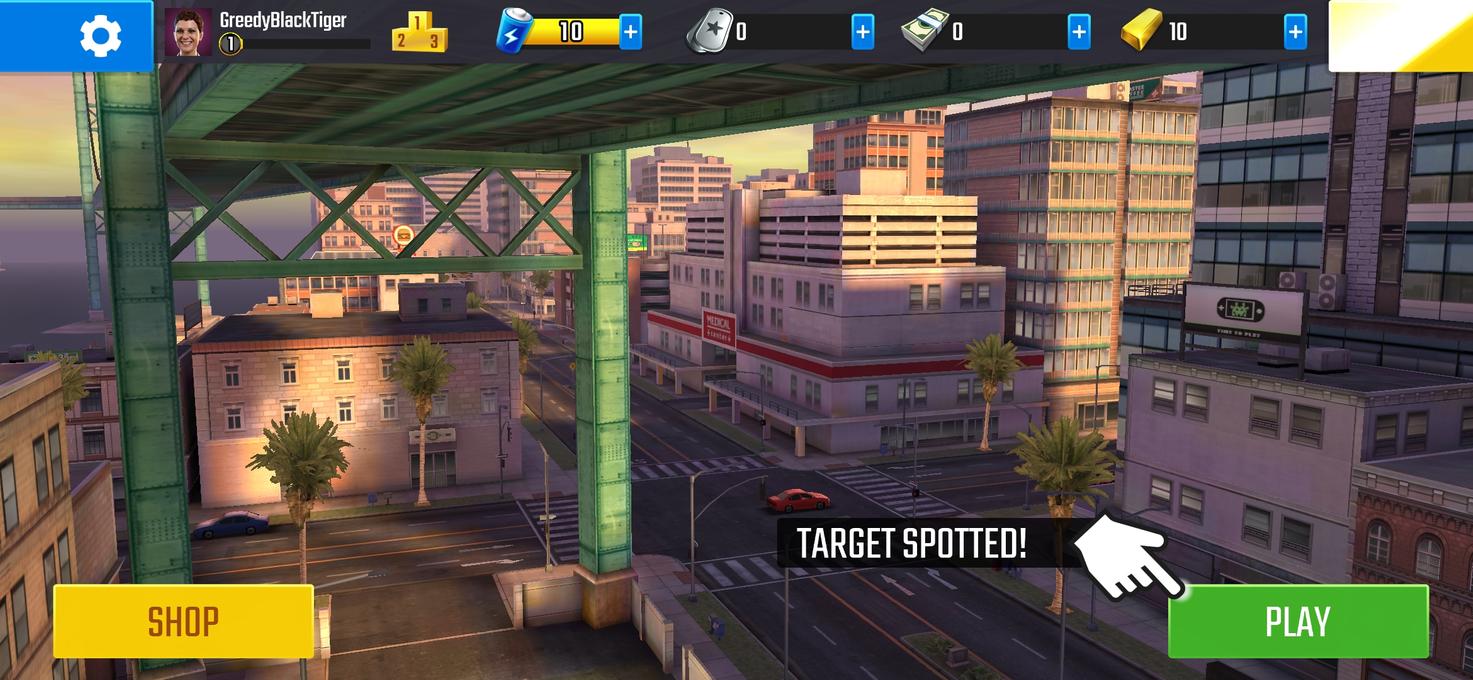Viewport: 1473px width, 680px height.
Task: Add more energy with the plus button
Action: click(x=630, y=32)
